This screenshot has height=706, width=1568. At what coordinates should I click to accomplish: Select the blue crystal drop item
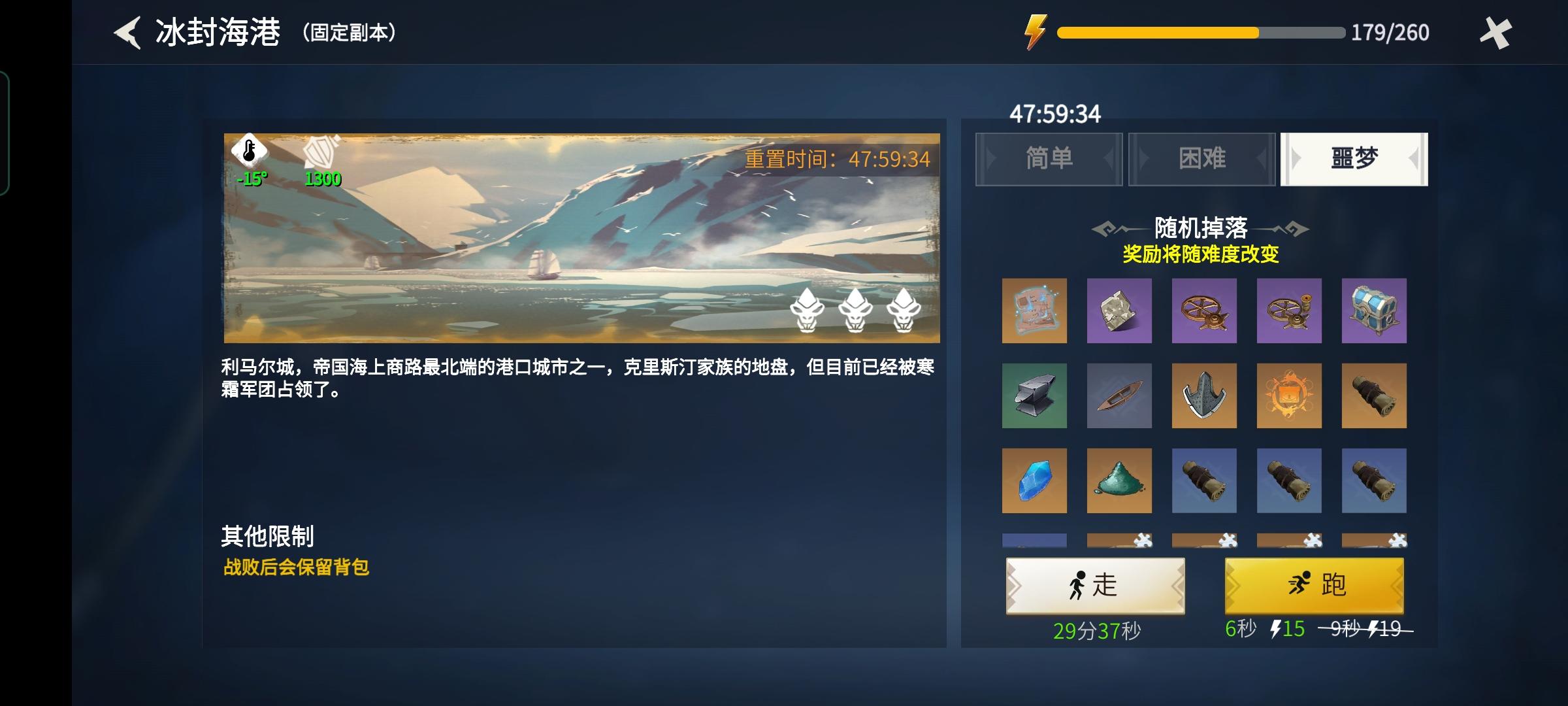click(x=1034, y=482)
